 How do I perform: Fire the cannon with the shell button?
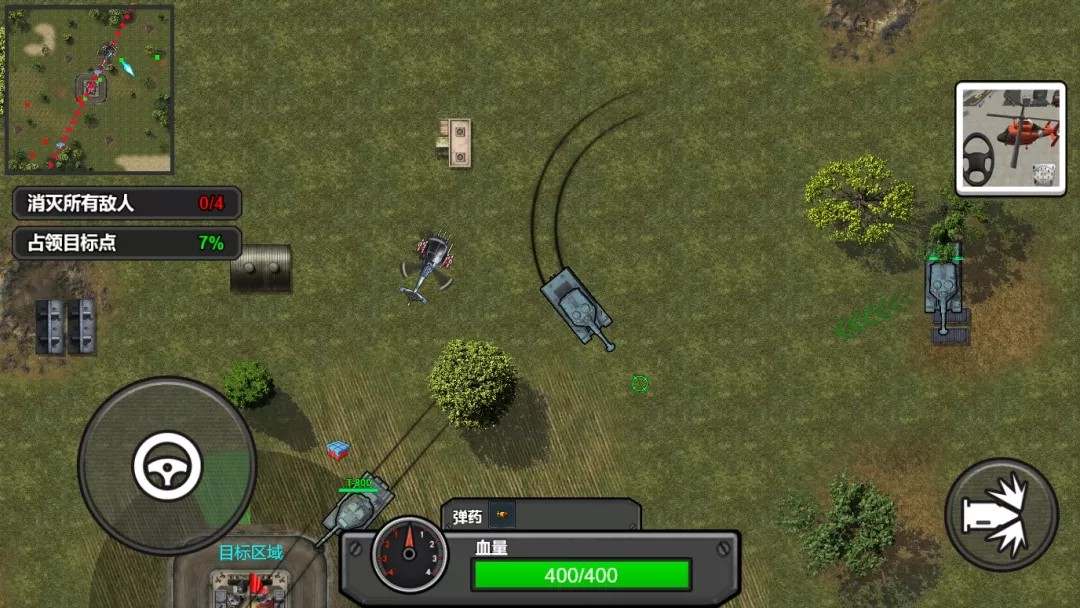pos(1001,514)
